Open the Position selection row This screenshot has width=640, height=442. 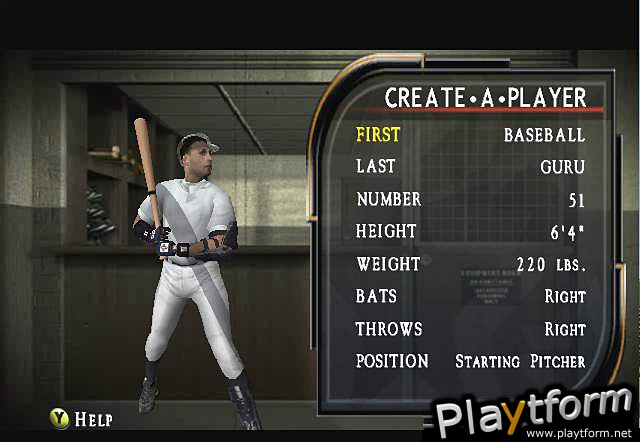coord(470,361)
